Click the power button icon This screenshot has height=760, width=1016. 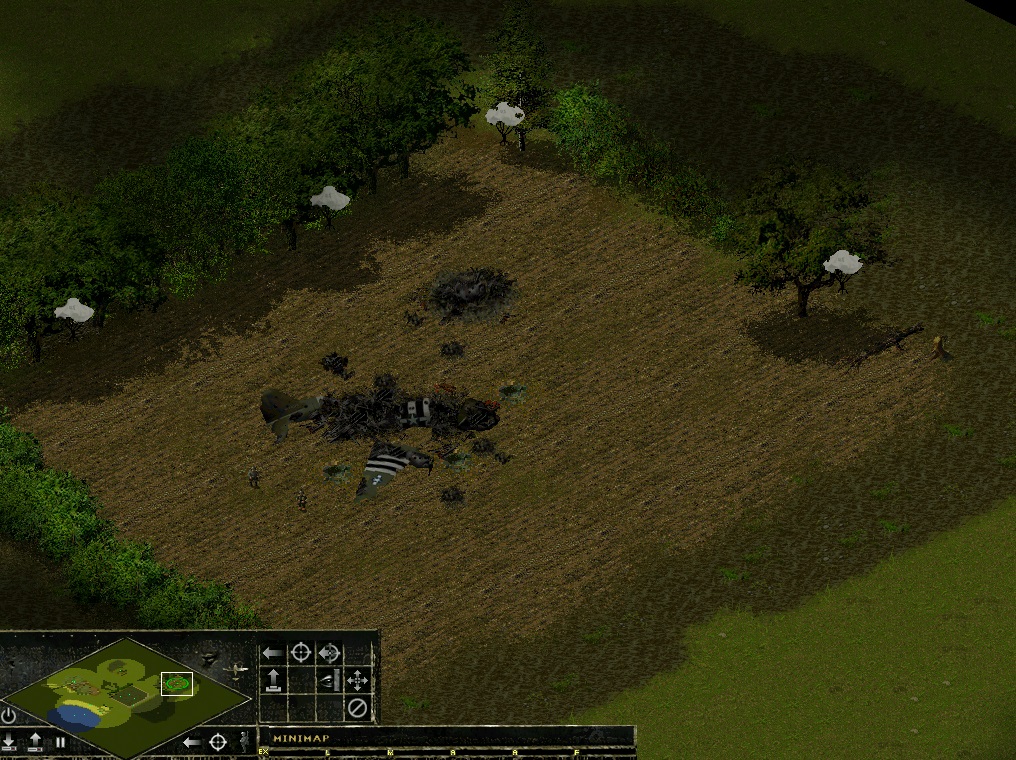coord(9,716)
